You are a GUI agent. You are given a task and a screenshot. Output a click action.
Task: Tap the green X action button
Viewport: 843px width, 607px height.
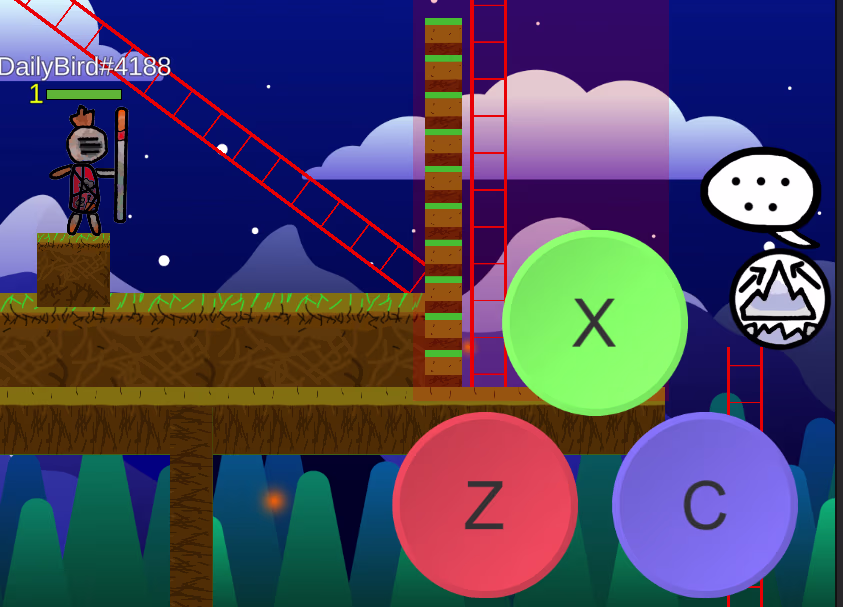click(595, 323)
